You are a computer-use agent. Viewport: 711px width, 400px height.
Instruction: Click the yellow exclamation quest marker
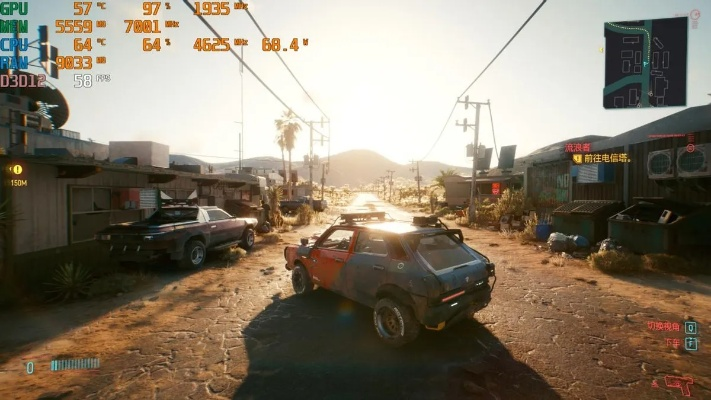[17, 169]
